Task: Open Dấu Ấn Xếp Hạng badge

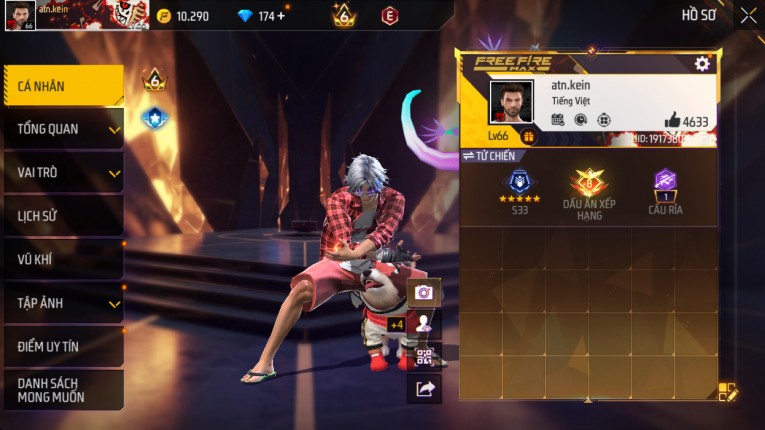Action: click(x=588, y=191)
